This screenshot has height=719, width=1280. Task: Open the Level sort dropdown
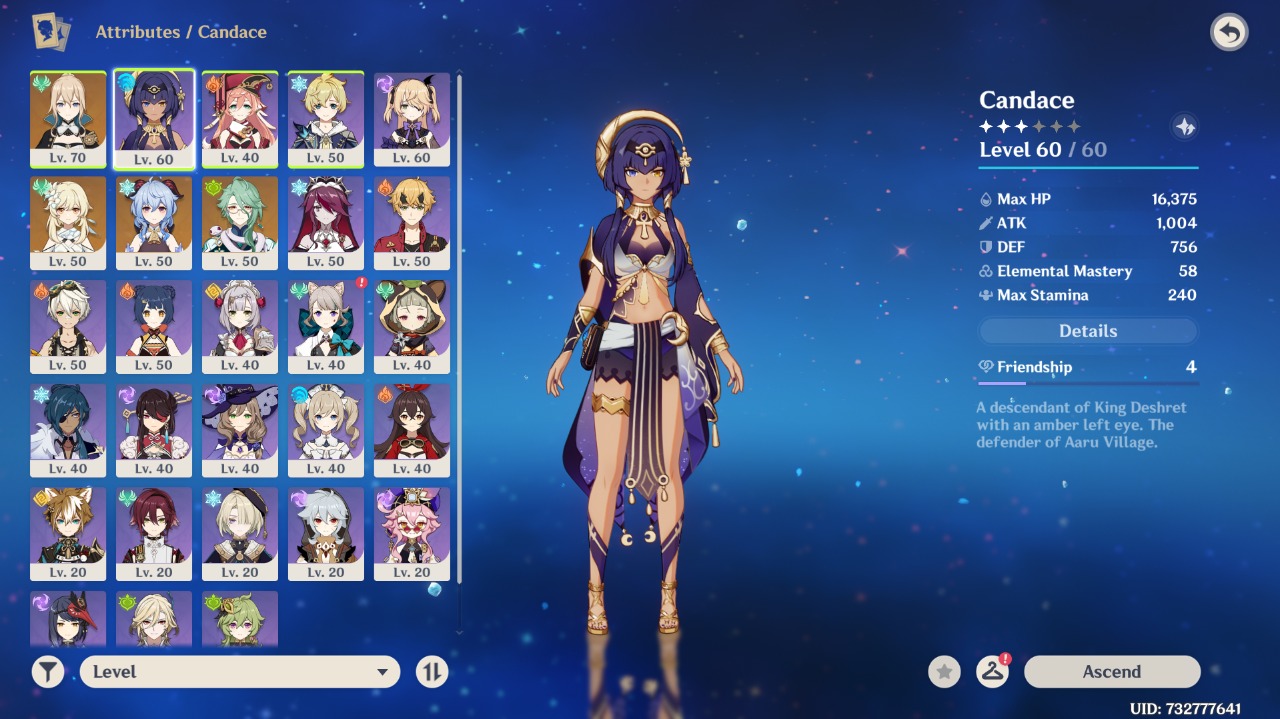pyautogui.click(x=240, y=672)
